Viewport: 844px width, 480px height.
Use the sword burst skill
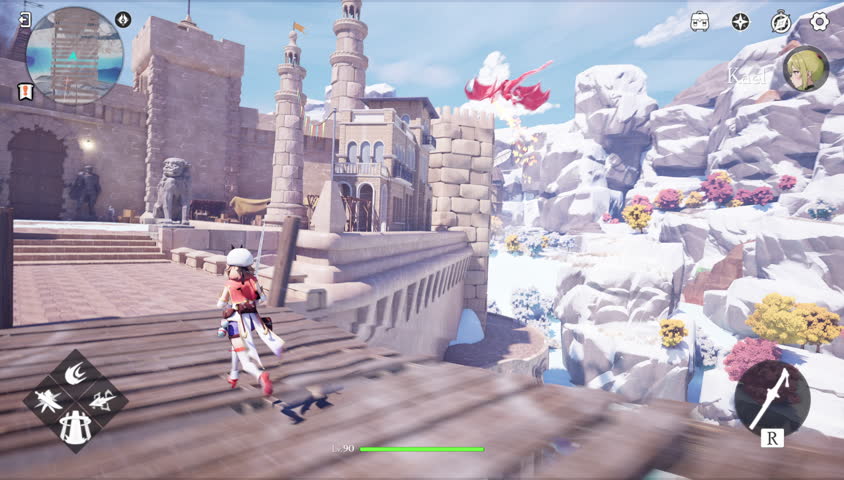[x=48, y=402]
